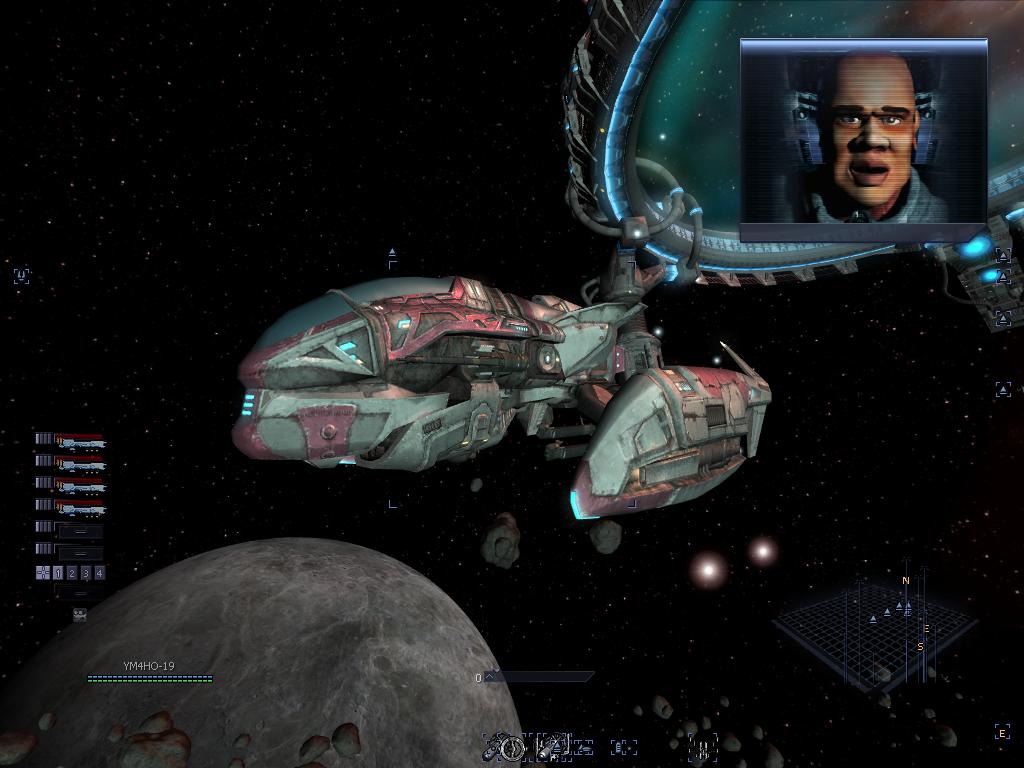Select weapon group 1
The width and height of the screenshot is (1024, 768).
coord(58,573)
